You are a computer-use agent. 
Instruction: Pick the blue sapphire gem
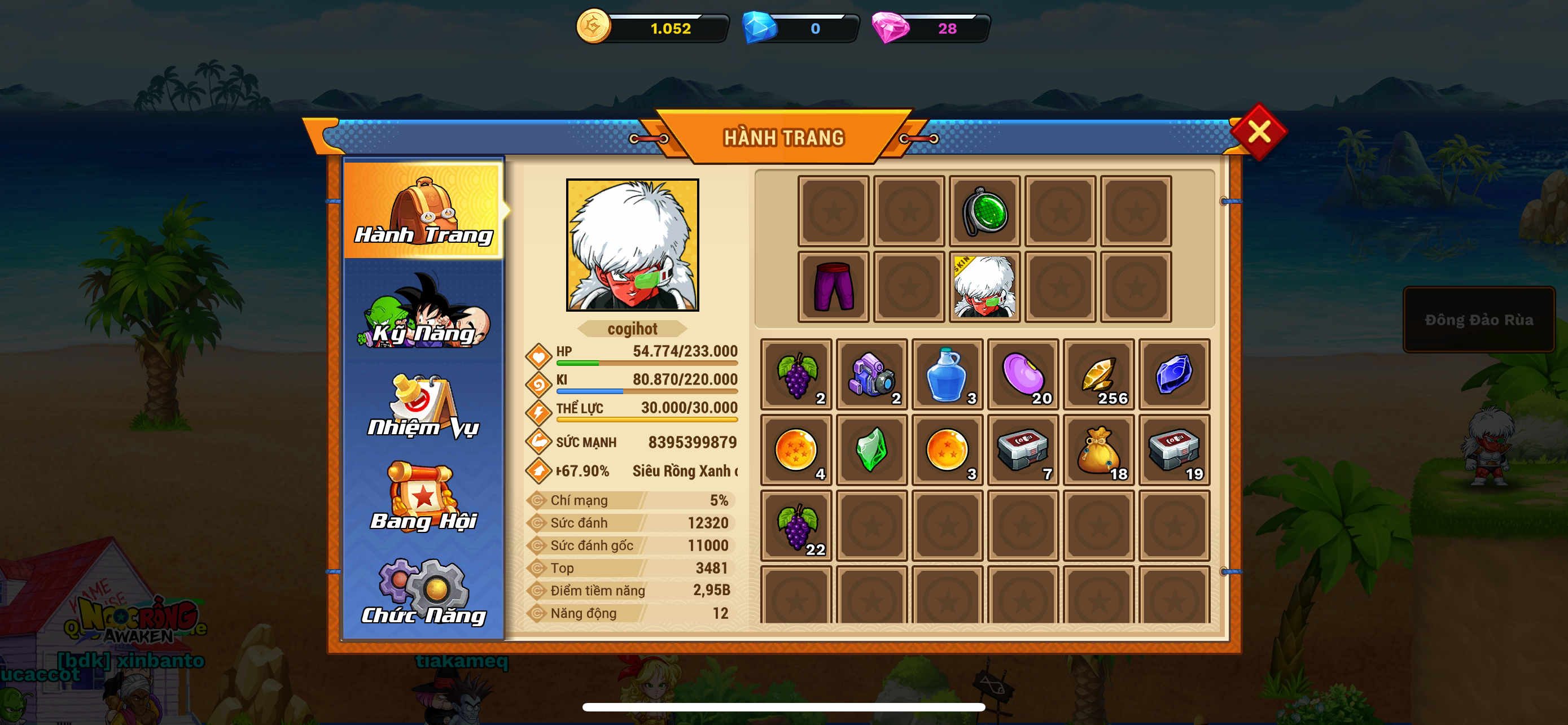pos(1173,374)
